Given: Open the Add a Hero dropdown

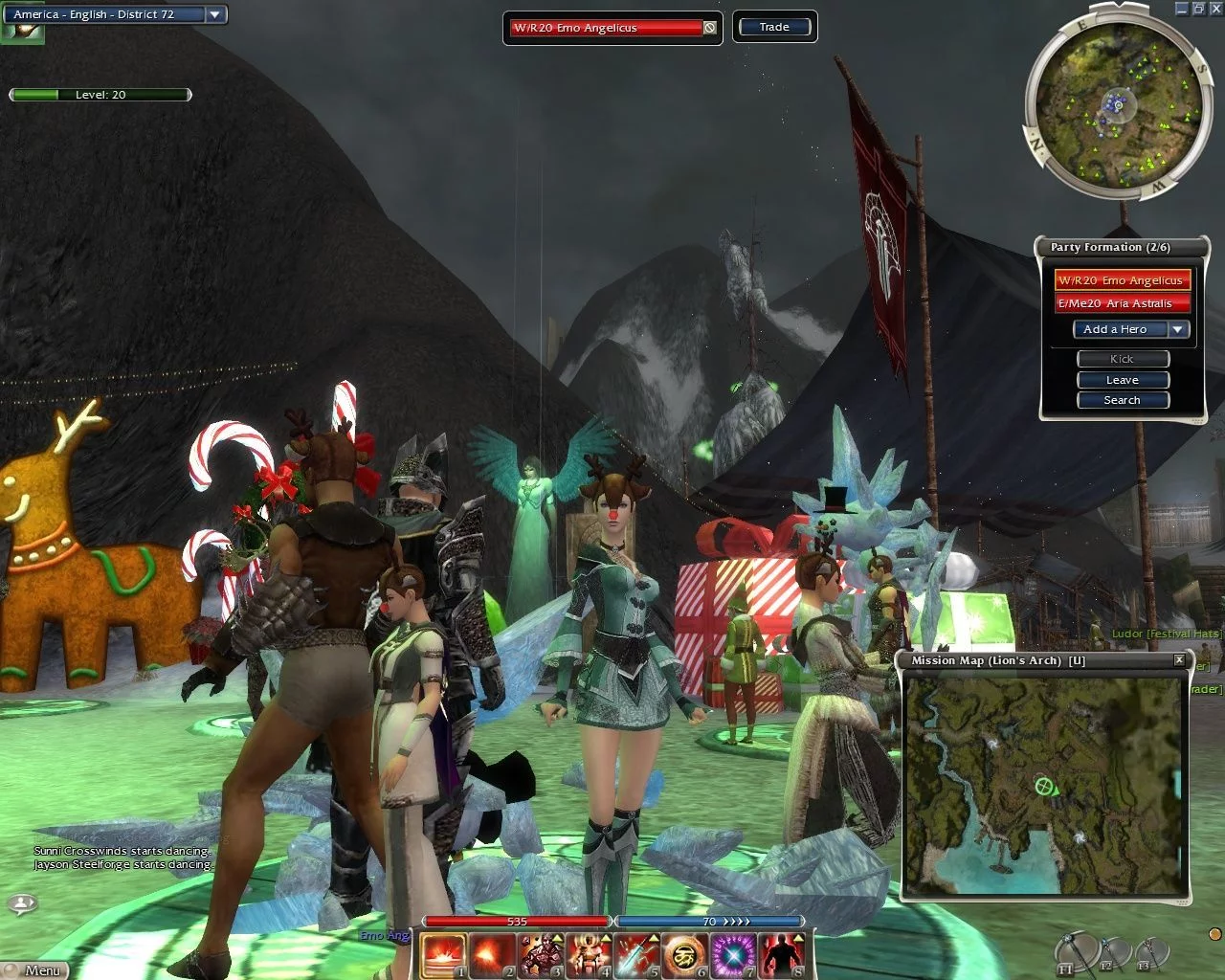Looking at the screenshot, I should tap(1178, 329).
